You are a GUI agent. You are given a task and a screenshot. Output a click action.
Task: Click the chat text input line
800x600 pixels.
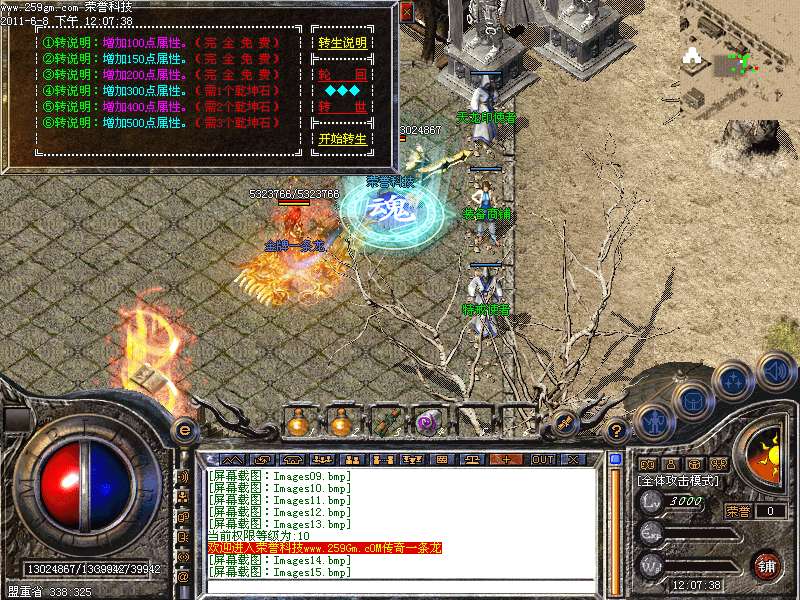pyautogui.click(x=400, y=586)
